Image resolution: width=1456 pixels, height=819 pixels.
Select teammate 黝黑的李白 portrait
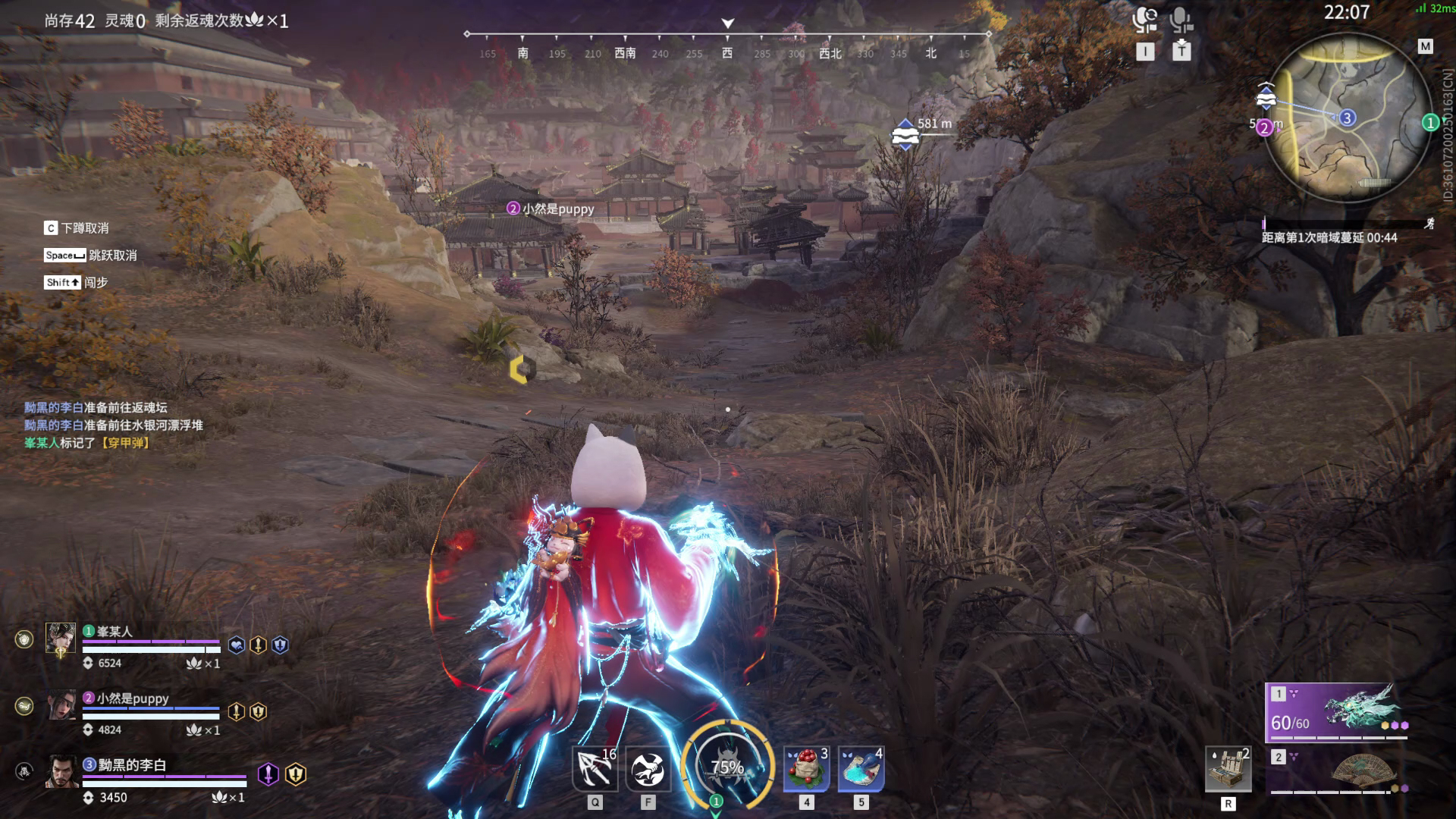pyautogui.click(x=62, y=772)
